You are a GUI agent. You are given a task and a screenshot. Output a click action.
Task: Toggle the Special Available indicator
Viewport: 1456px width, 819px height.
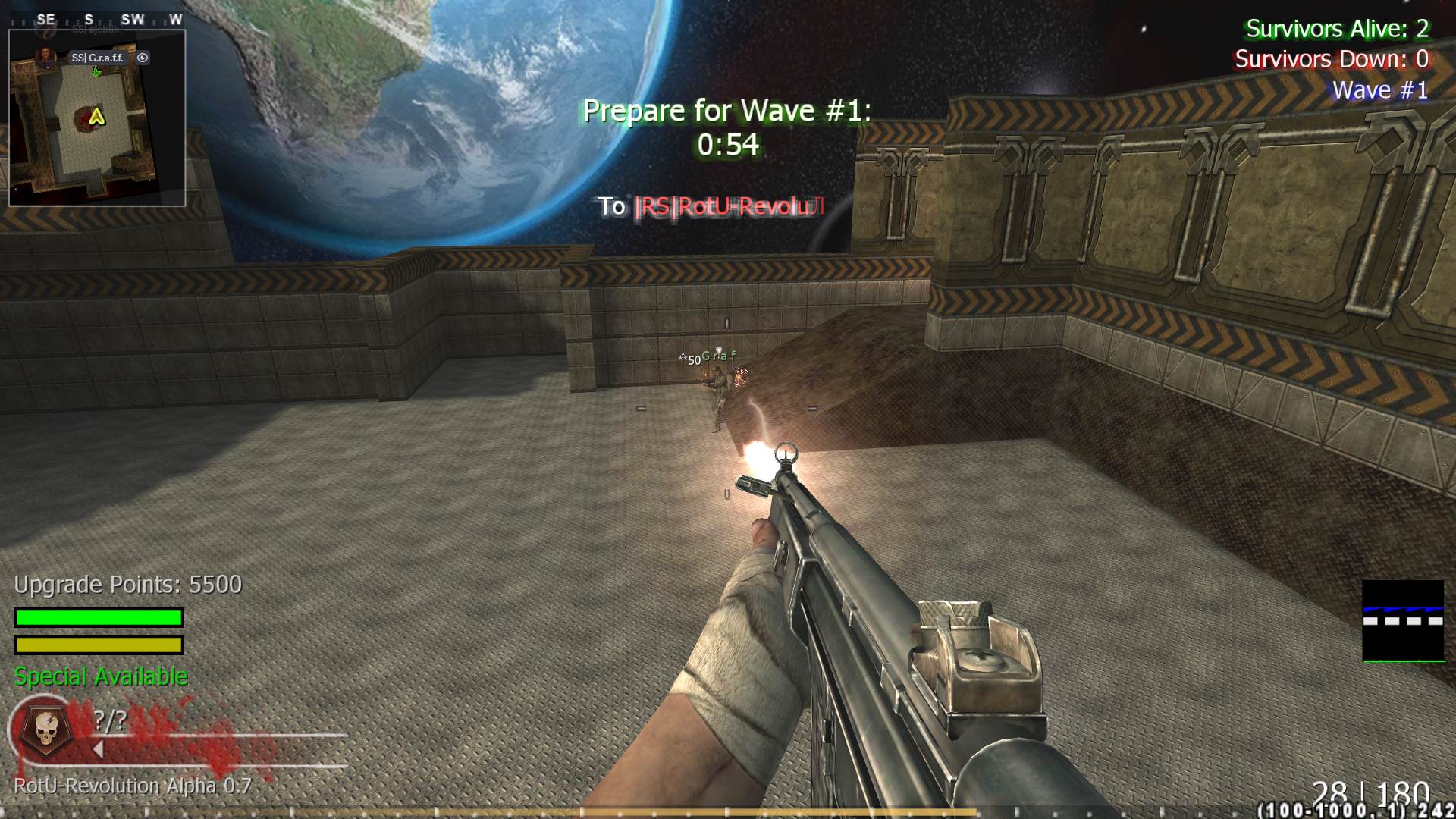point(100,676)
